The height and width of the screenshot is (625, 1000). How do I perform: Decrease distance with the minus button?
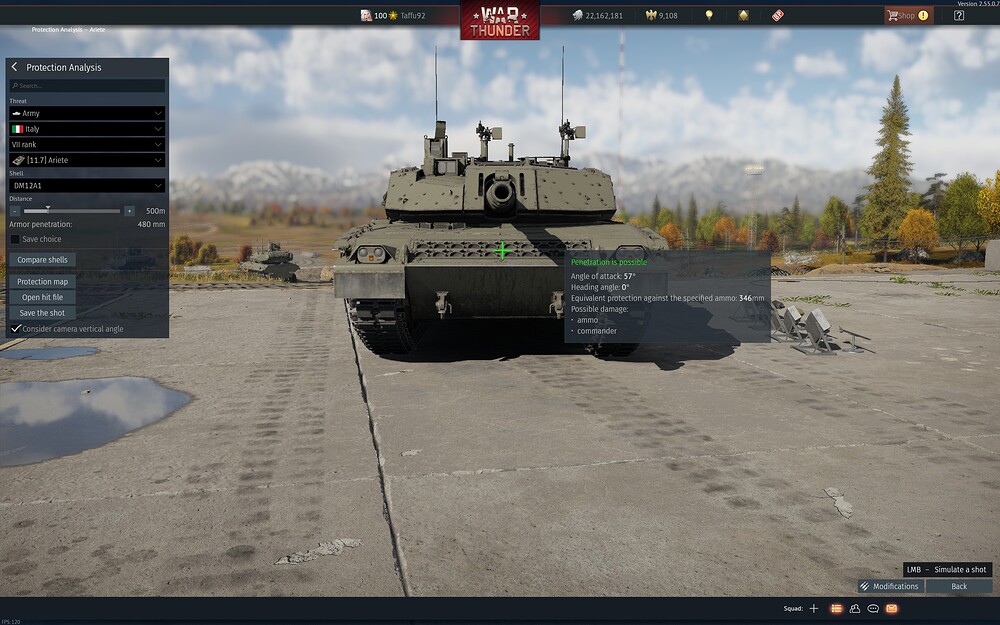click(x=15, y=211)
